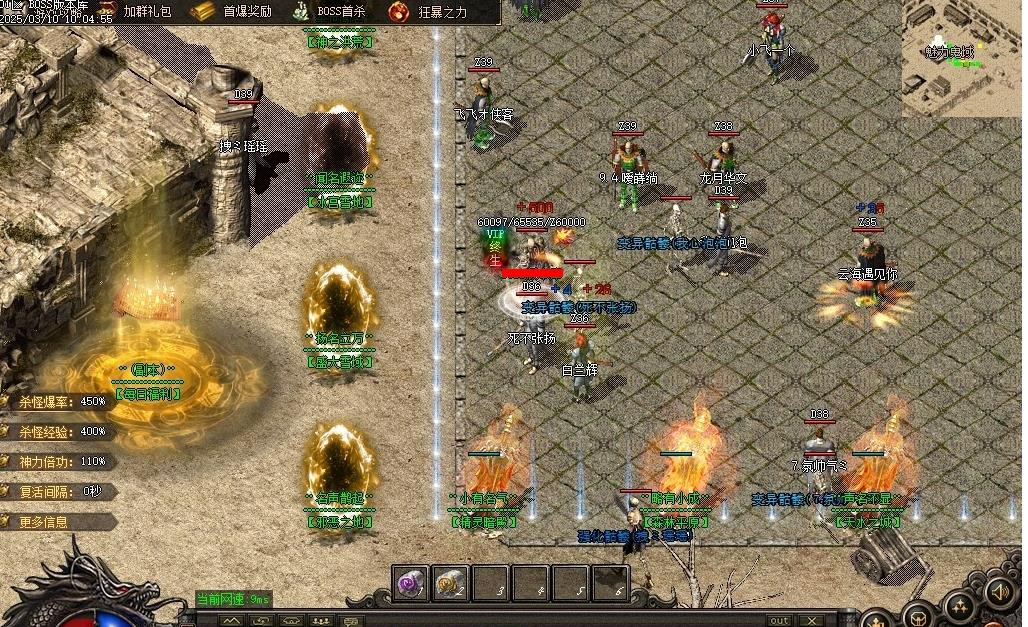Screen dimensions: 1028x627
Task: Click the mountain-shaped icon on bottom bar
Action: (231, 621)
